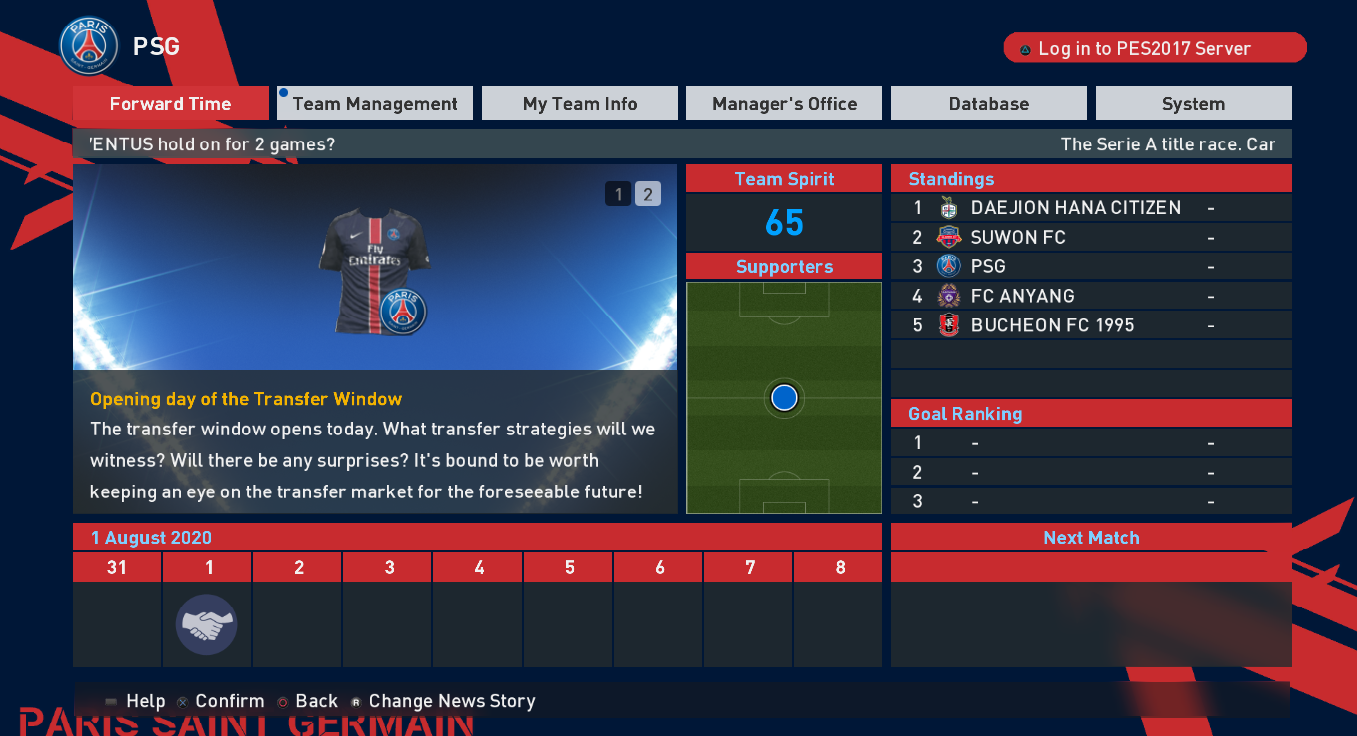Select Bucheon FC 1995 standings row
This screenshot has width=1357, height=736.
tap(1090, 325)
